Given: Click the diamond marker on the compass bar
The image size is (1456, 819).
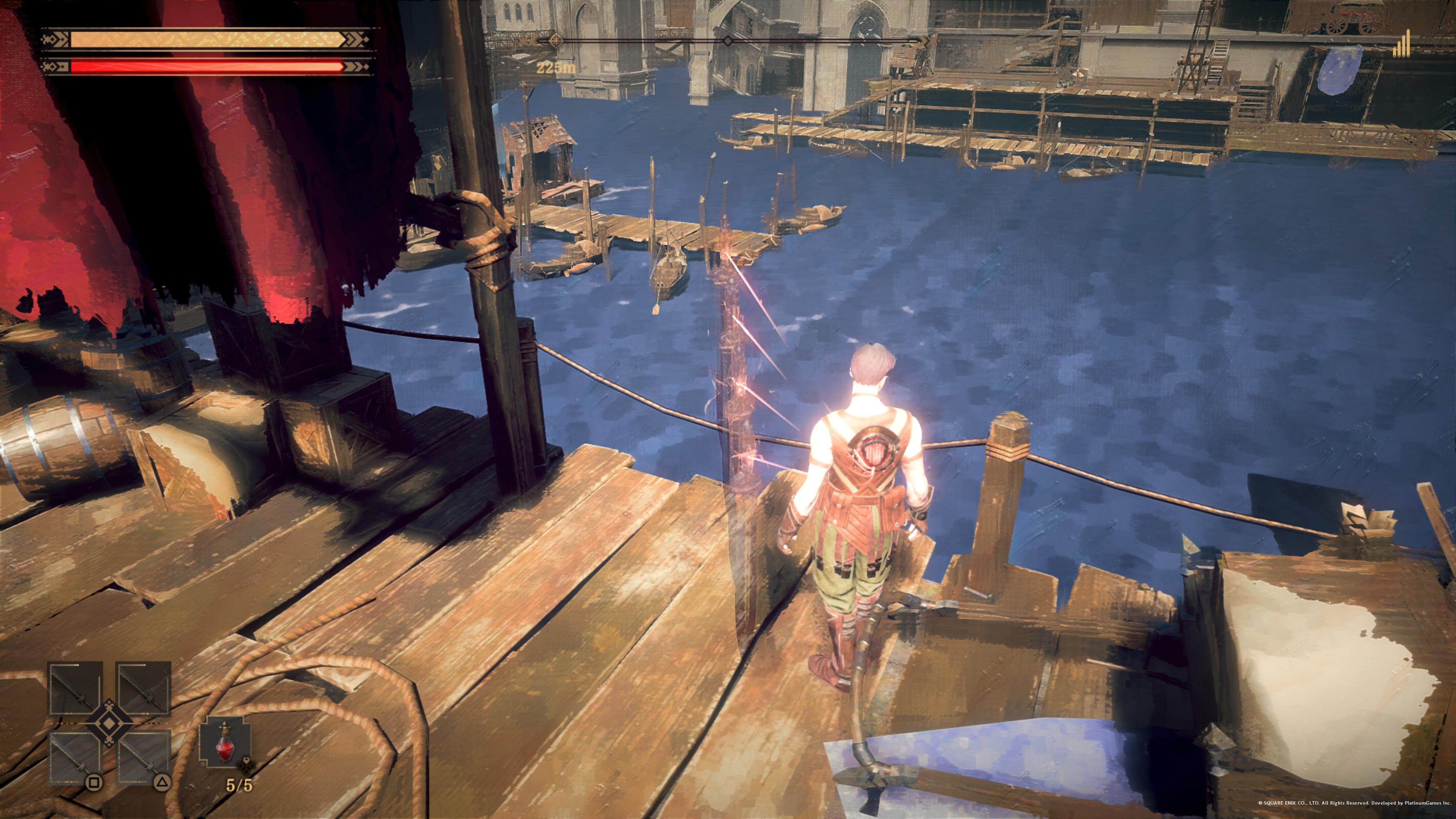Looking at the screenshot, I should (728, 41).
